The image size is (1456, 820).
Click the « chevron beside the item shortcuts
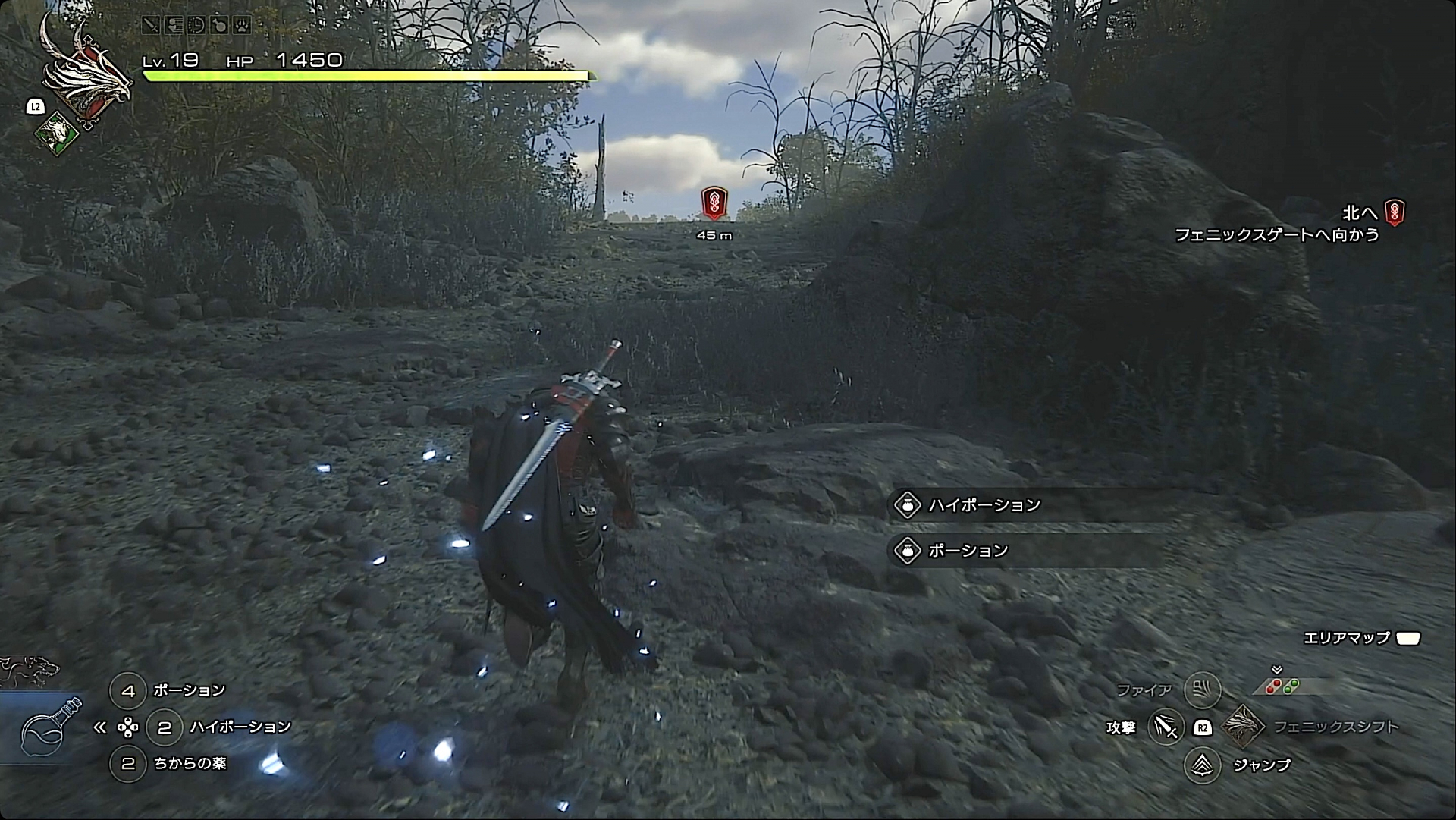pos(101,727)
